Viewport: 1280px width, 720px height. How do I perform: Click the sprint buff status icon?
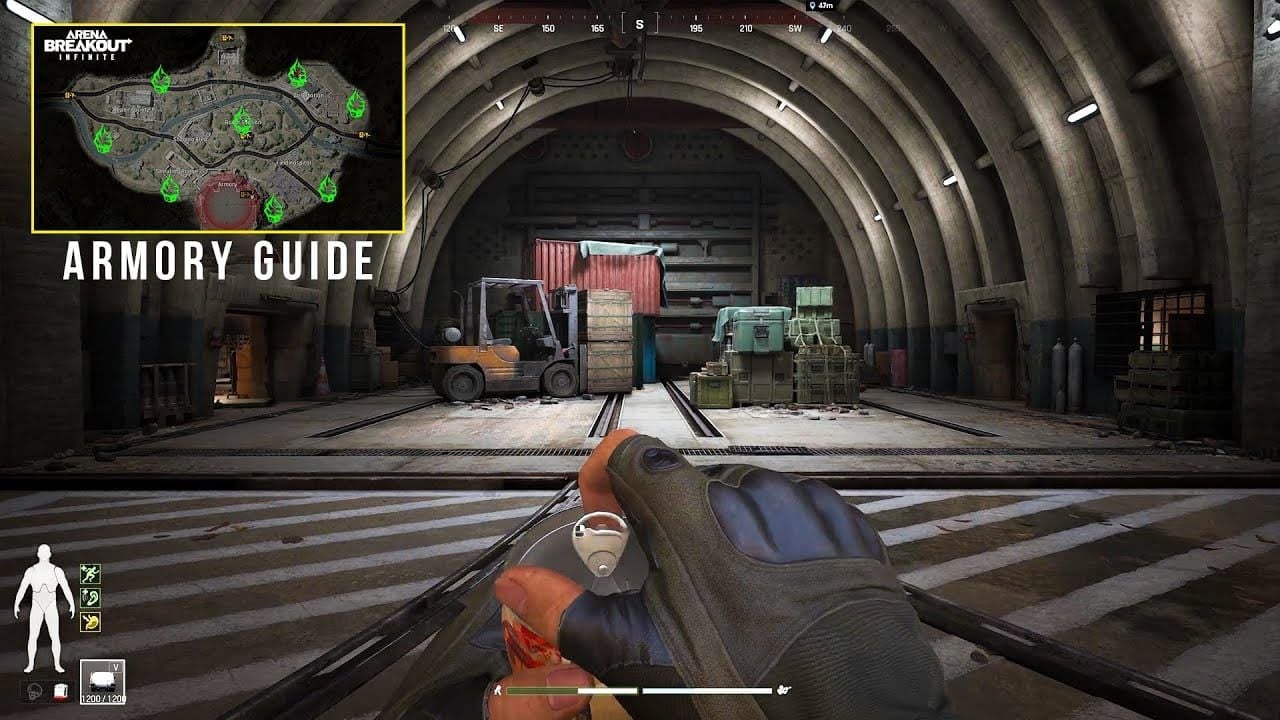[90, 572]
